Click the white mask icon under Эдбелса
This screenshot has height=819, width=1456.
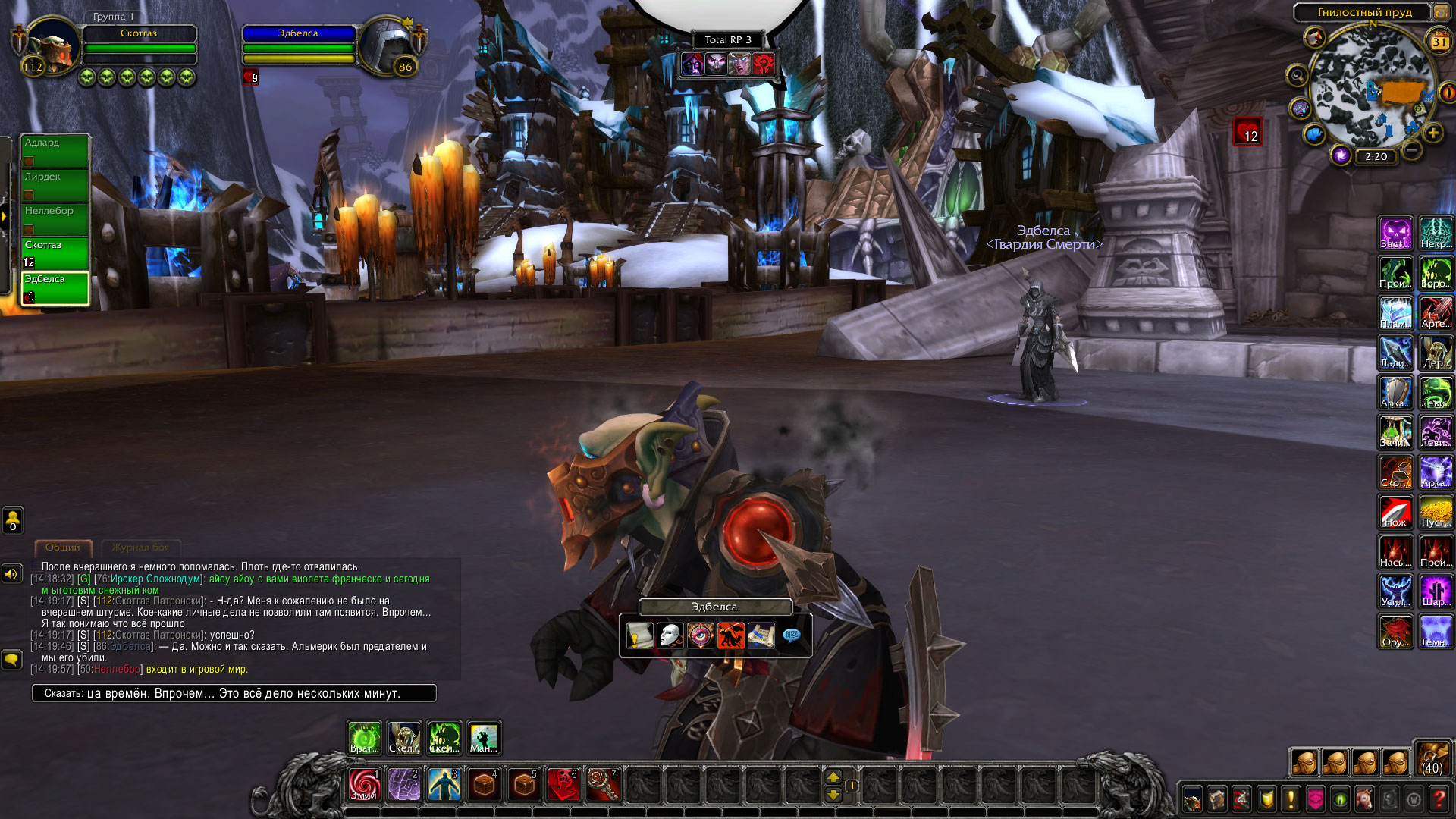point(670,635)
